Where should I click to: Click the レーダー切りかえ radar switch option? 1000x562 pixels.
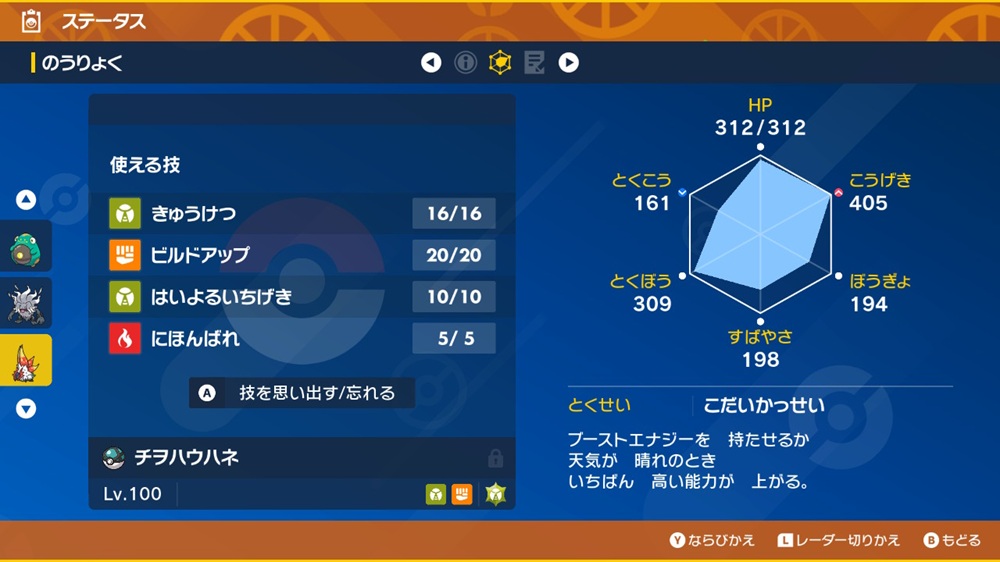point(839,540)
